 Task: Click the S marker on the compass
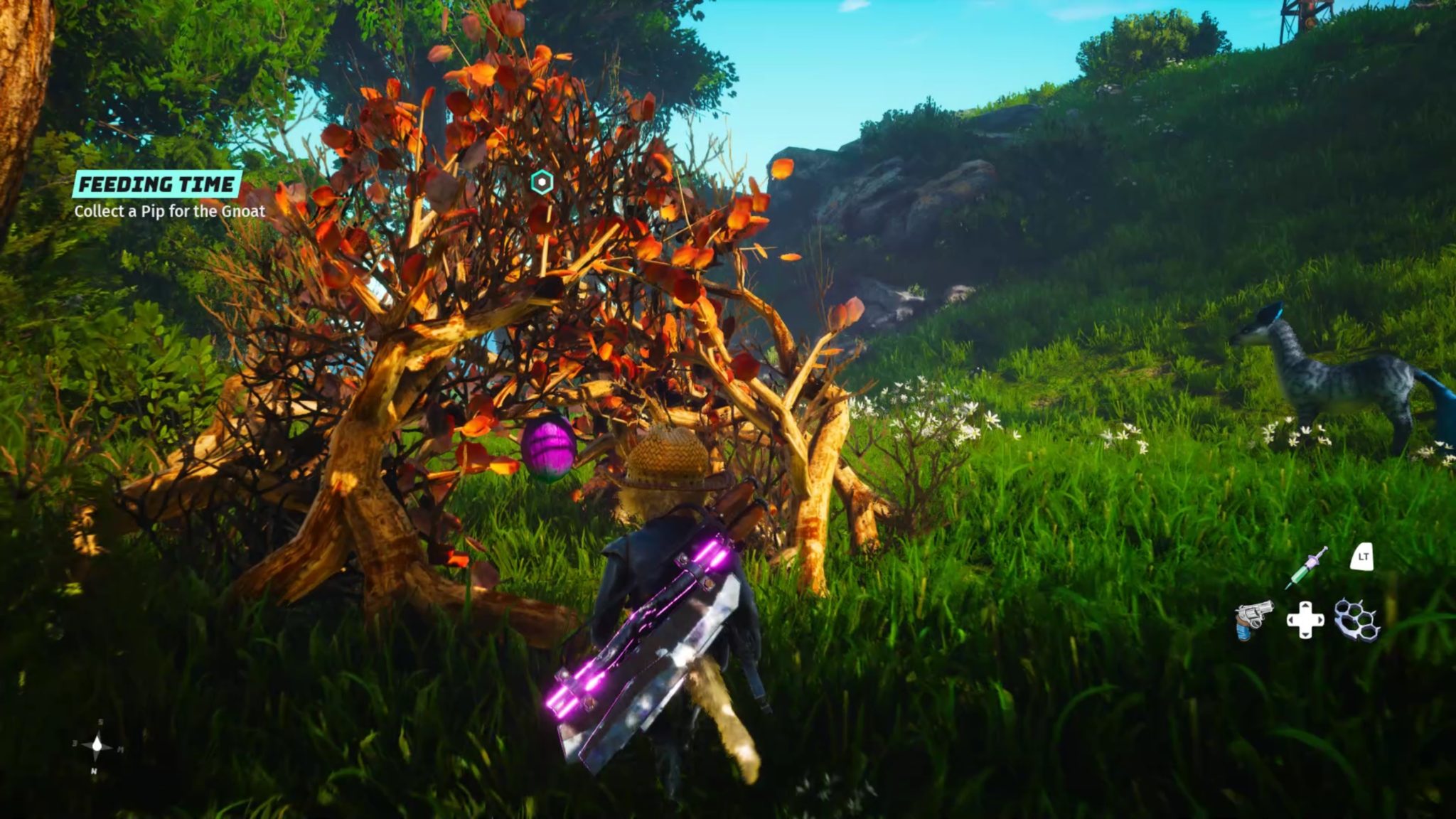click(x=101, y=722)
